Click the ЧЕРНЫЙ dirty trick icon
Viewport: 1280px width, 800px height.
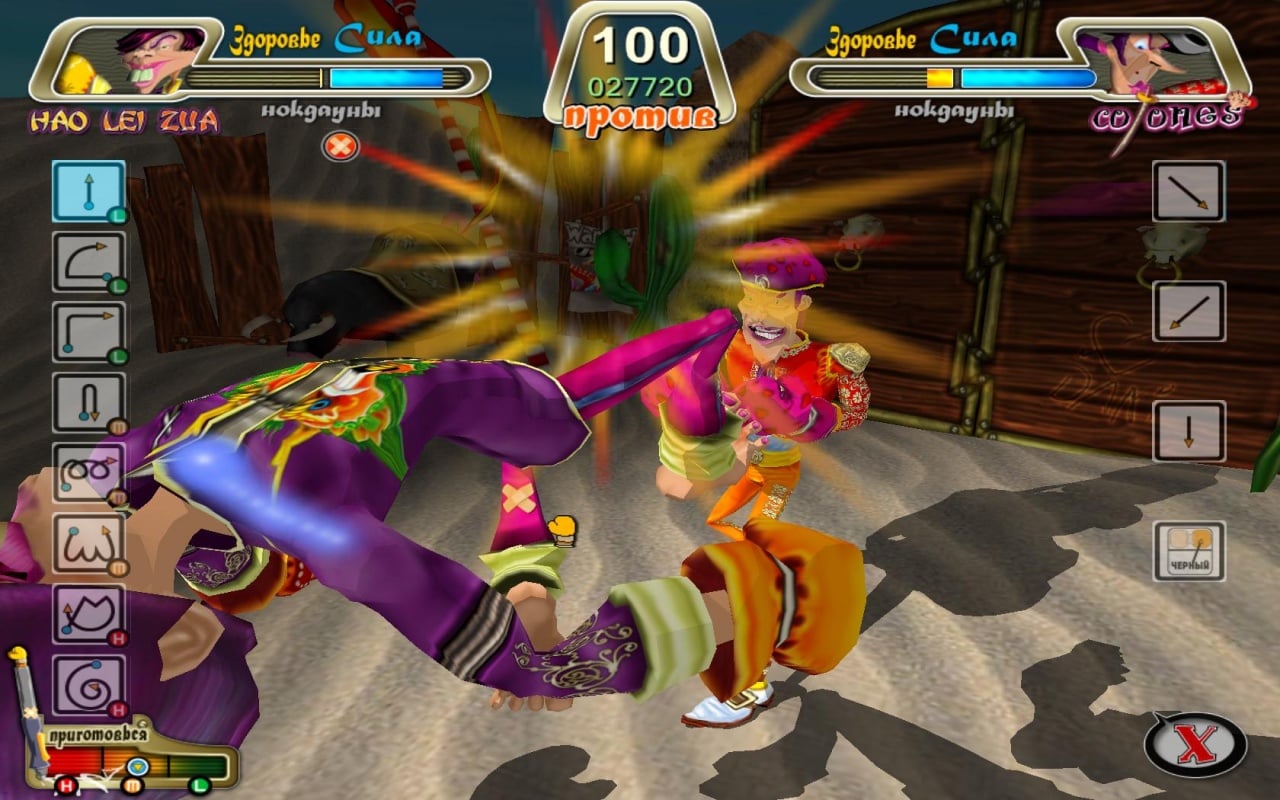(1188, 551)
